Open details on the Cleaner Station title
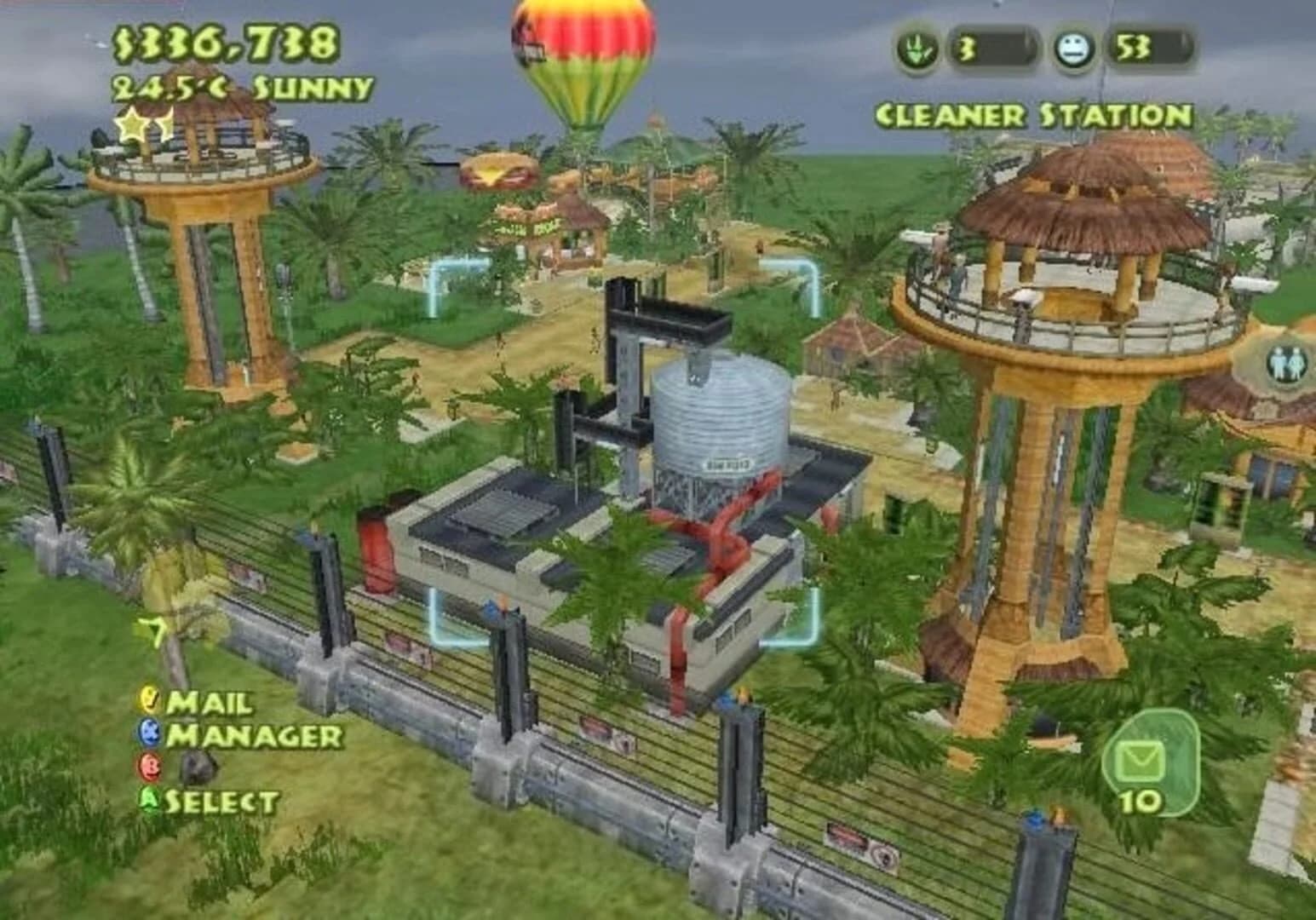 click(1033, 112)
